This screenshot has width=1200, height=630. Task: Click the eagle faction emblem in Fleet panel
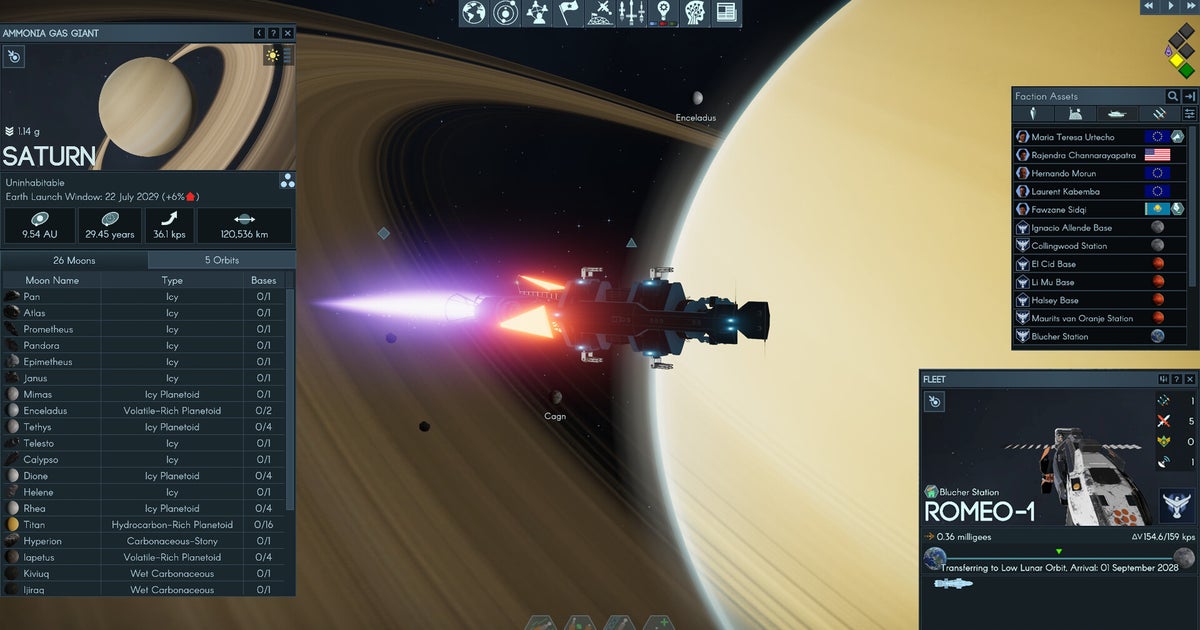tap(1176, 505)
